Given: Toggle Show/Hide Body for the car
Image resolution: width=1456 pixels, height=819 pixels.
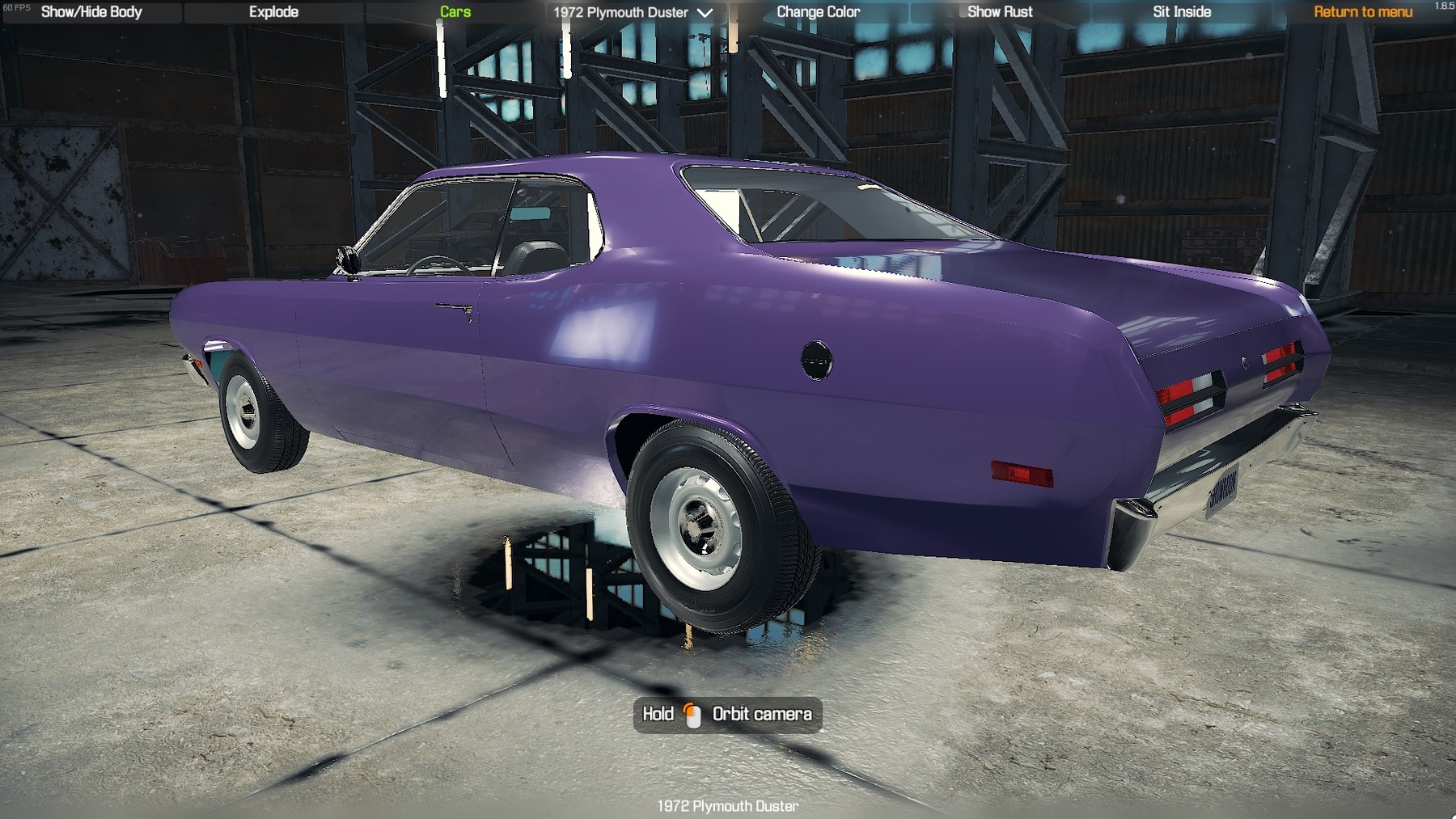Looking at the screenshot, I should (91, 12).
